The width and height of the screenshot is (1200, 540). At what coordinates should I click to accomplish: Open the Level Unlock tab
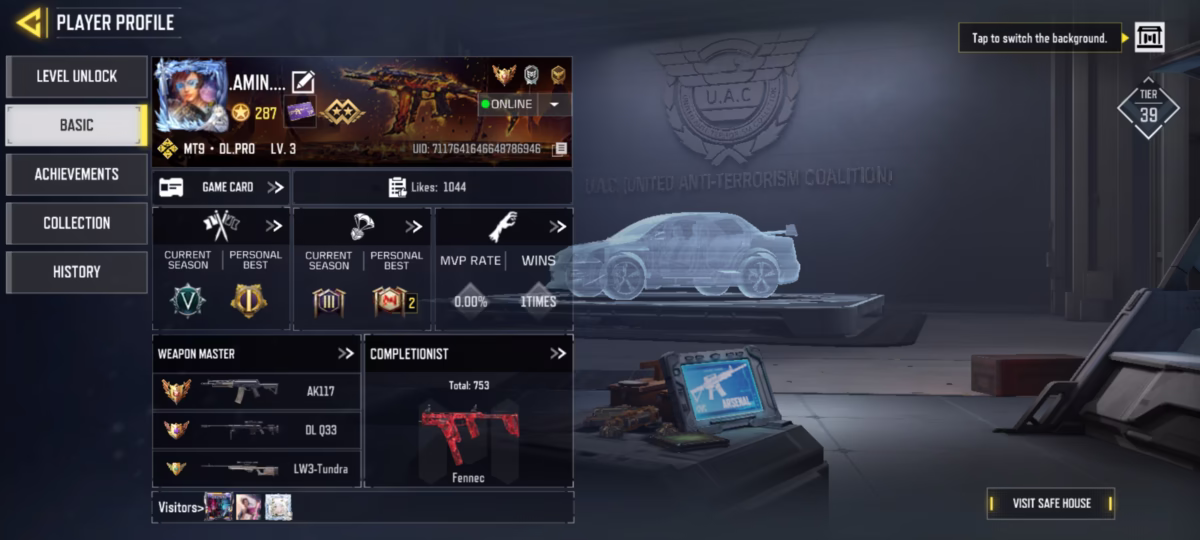coord(77,76)
